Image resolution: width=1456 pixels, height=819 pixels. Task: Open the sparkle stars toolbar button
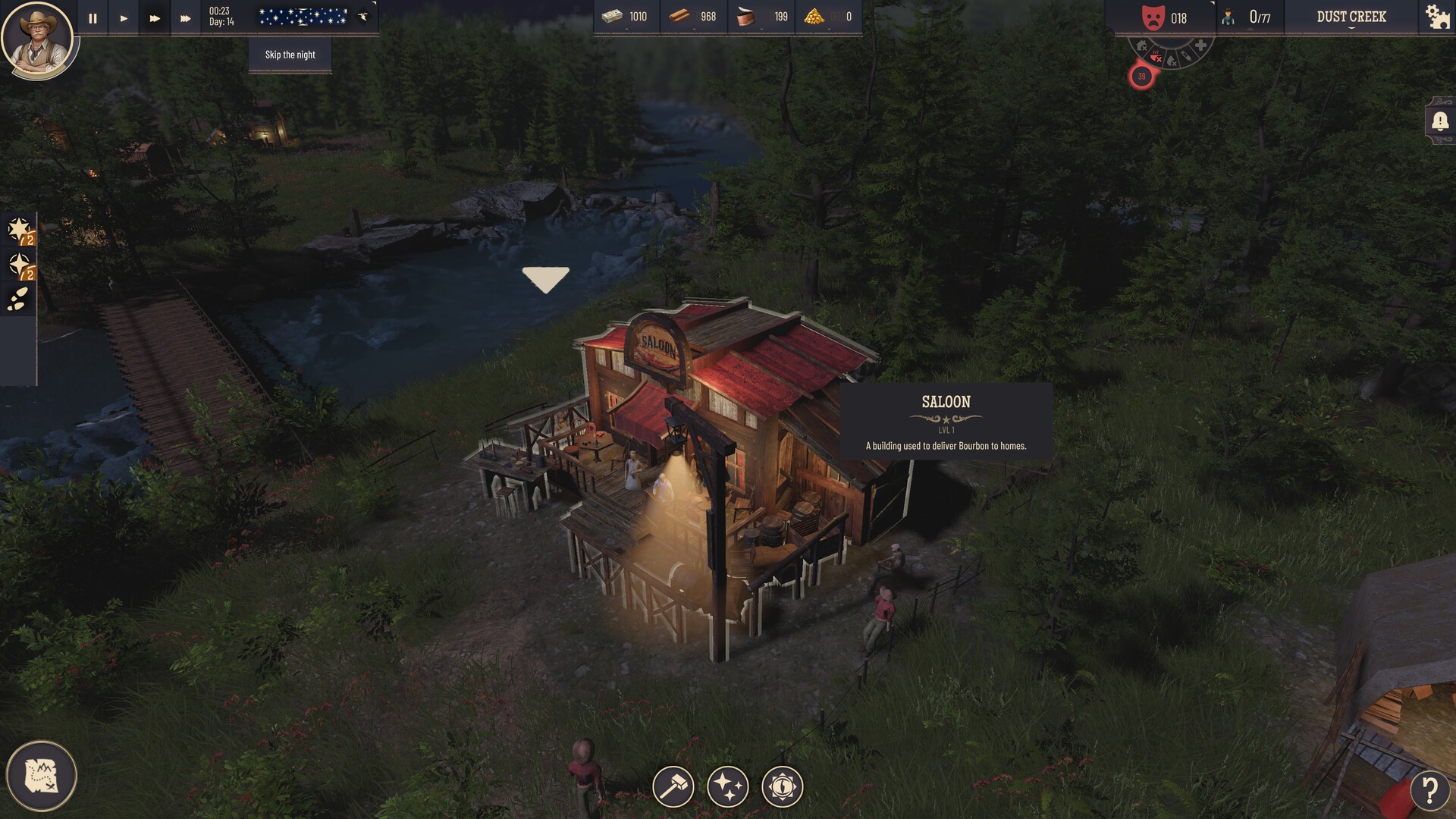pyautogui.click(x=728, y=786)
